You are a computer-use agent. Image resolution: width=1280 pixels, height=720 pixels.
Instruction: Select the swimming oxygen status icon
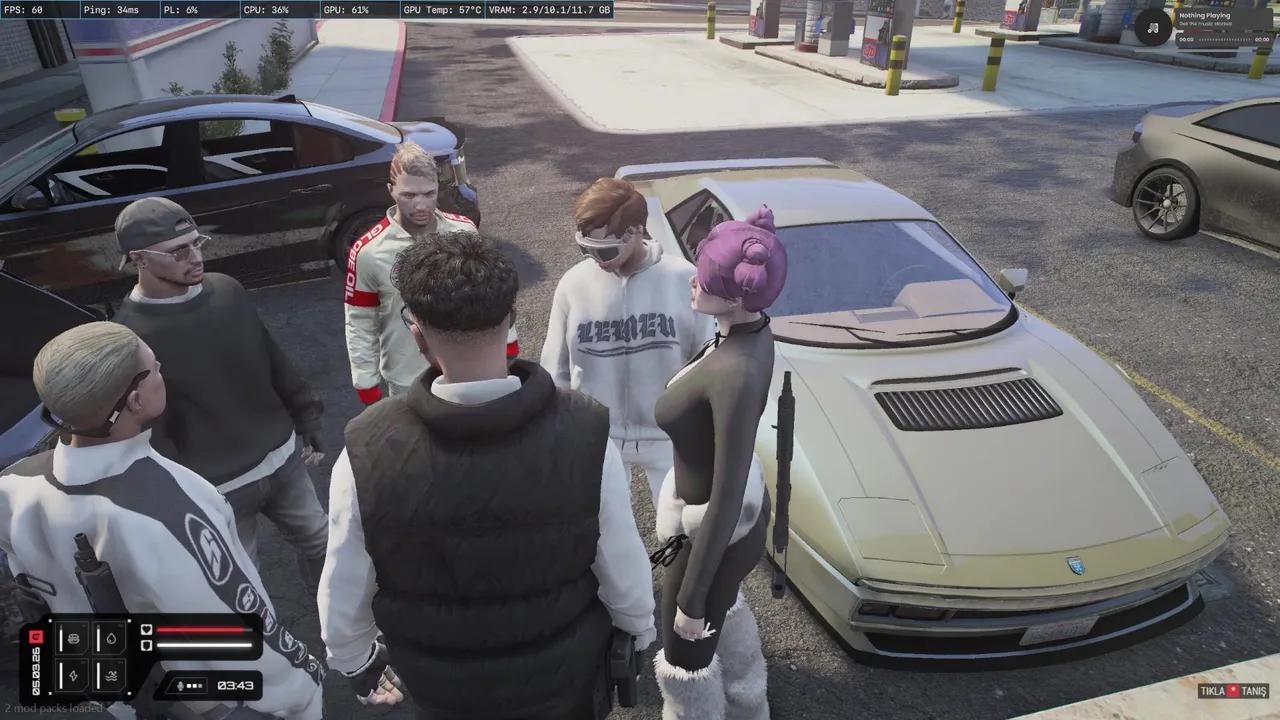(x=110, y=674)
